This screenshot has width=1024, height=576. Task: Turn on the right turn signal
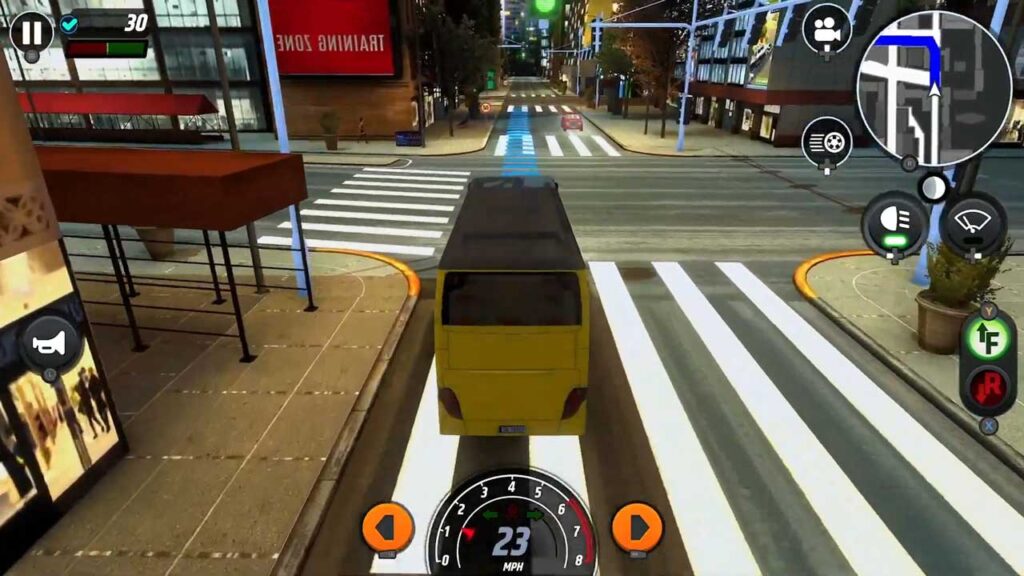pos(637,526)
